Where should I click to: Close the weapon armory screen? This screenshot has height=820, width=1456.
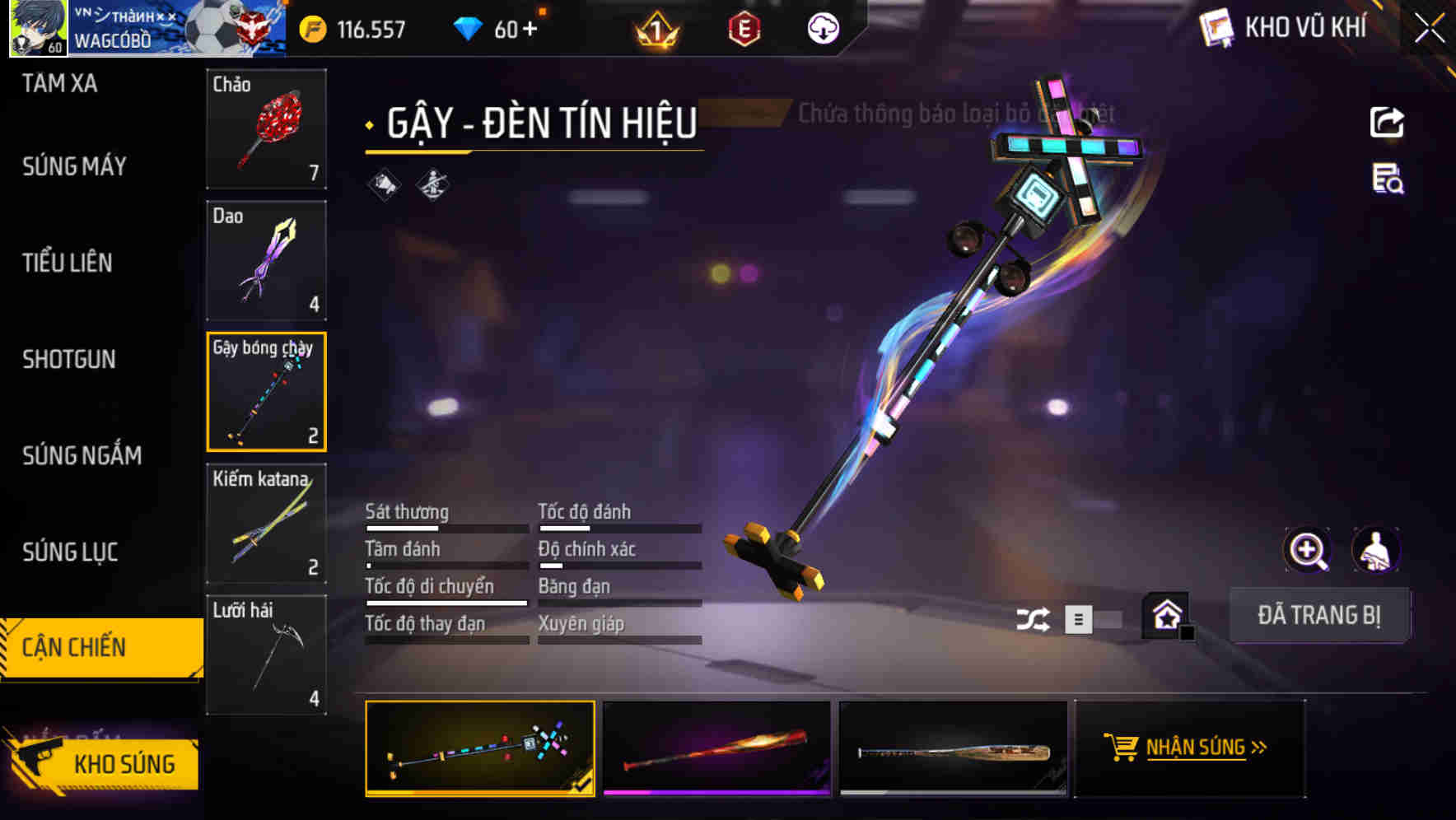(1430, 29)
